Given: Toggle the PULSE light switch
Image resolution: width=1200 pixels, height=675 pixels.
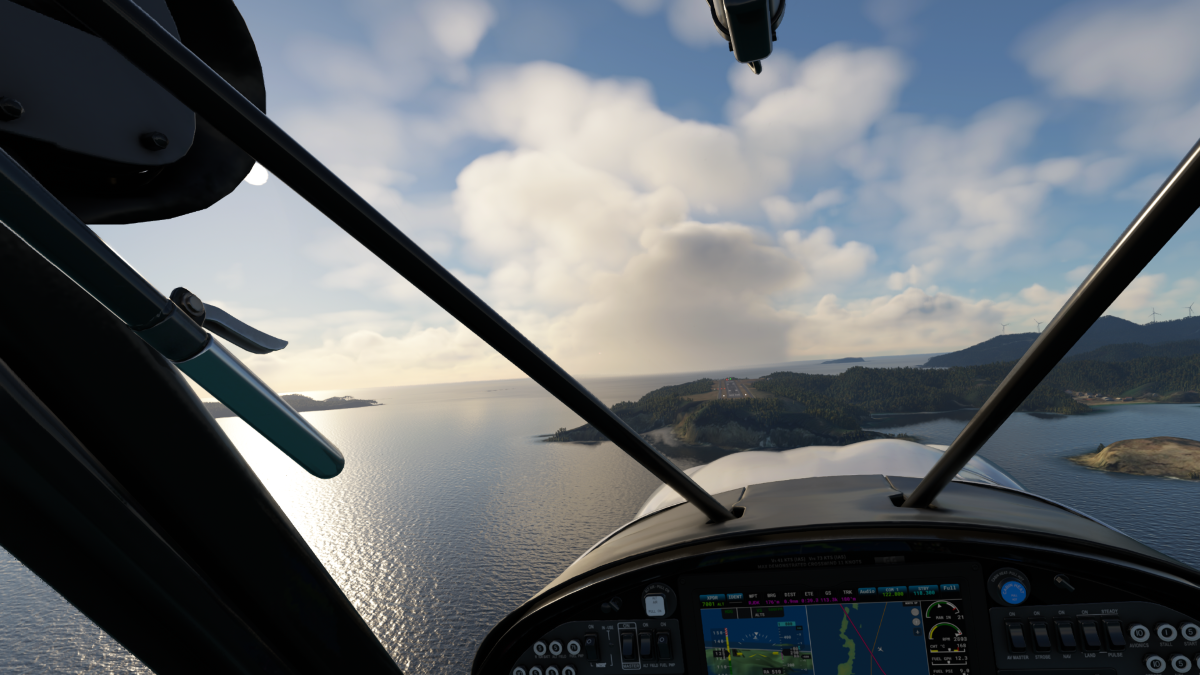Looking at the screenshot, I should (x=1113, y=636).
